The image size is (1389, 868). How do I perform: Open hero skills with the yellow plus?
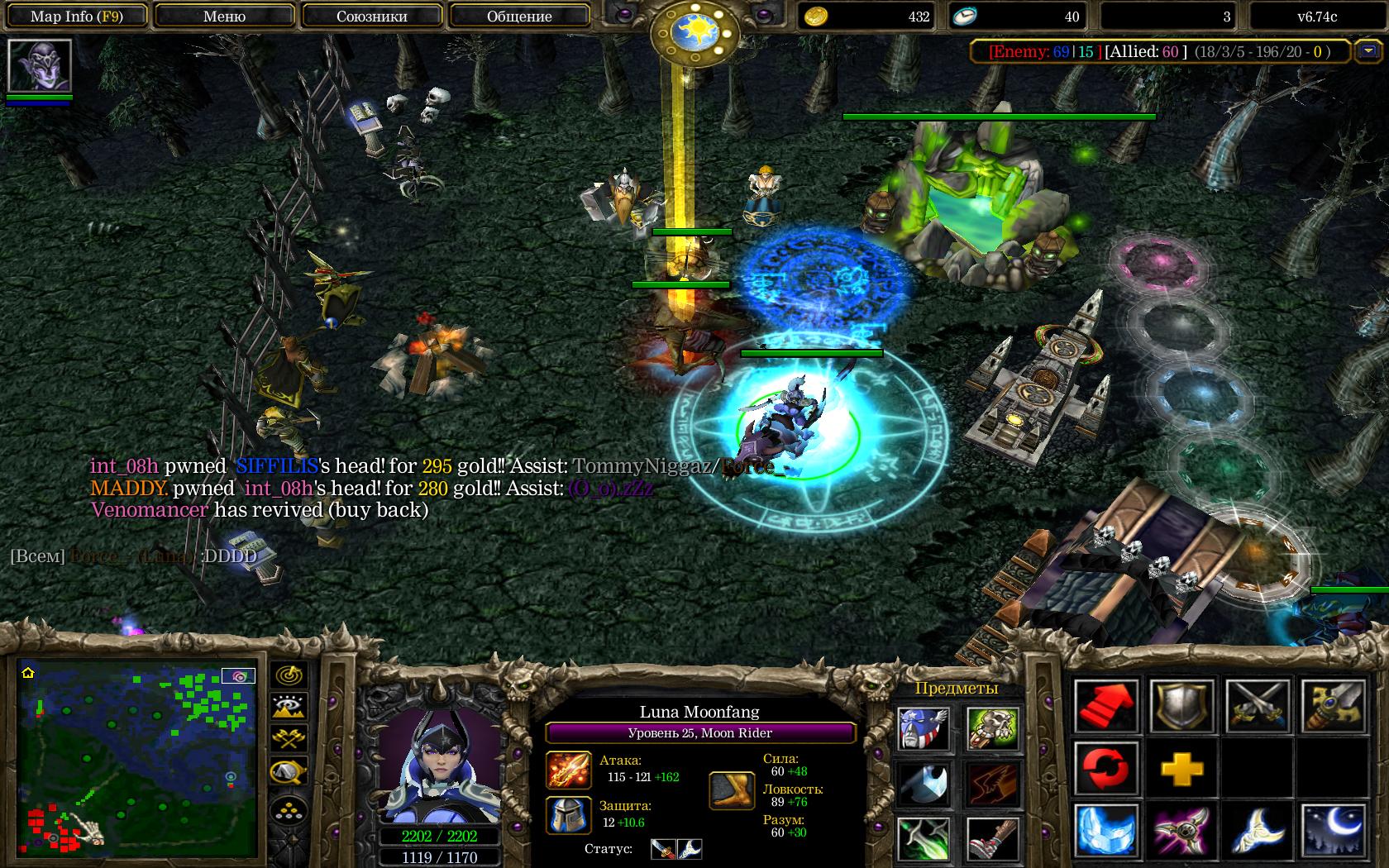(x=1181, y=769)
